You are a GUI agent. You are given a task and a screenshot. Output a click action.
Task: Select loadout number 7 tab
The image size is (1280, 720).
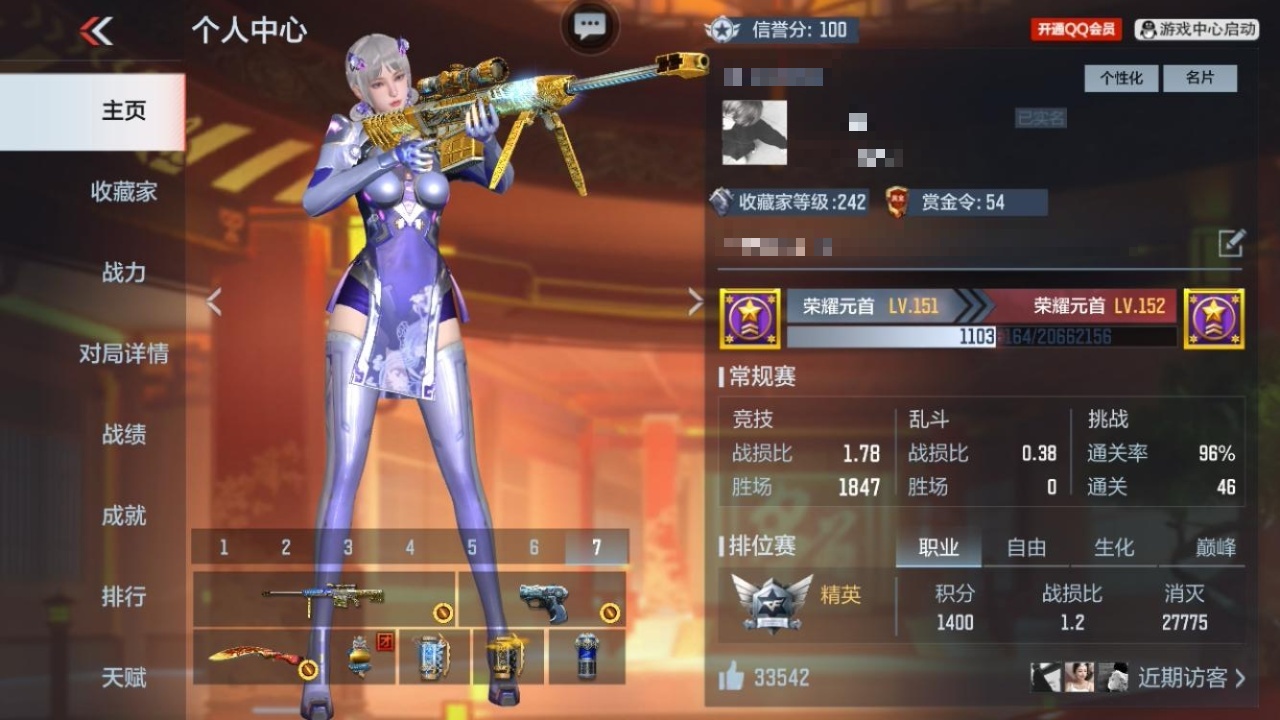(597, 547)
